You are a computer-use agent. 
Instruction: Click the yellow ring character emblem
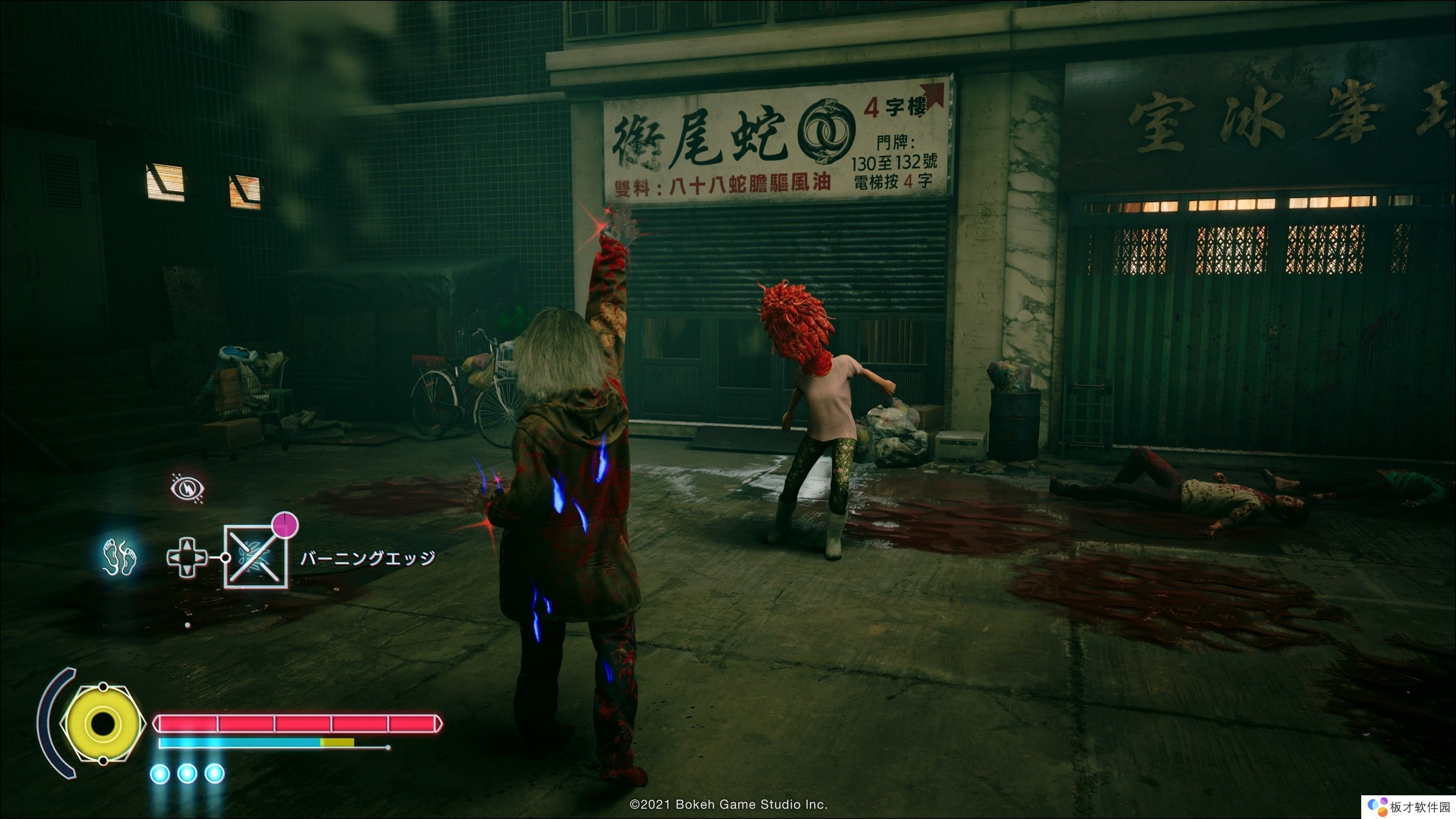pos(103,723)
